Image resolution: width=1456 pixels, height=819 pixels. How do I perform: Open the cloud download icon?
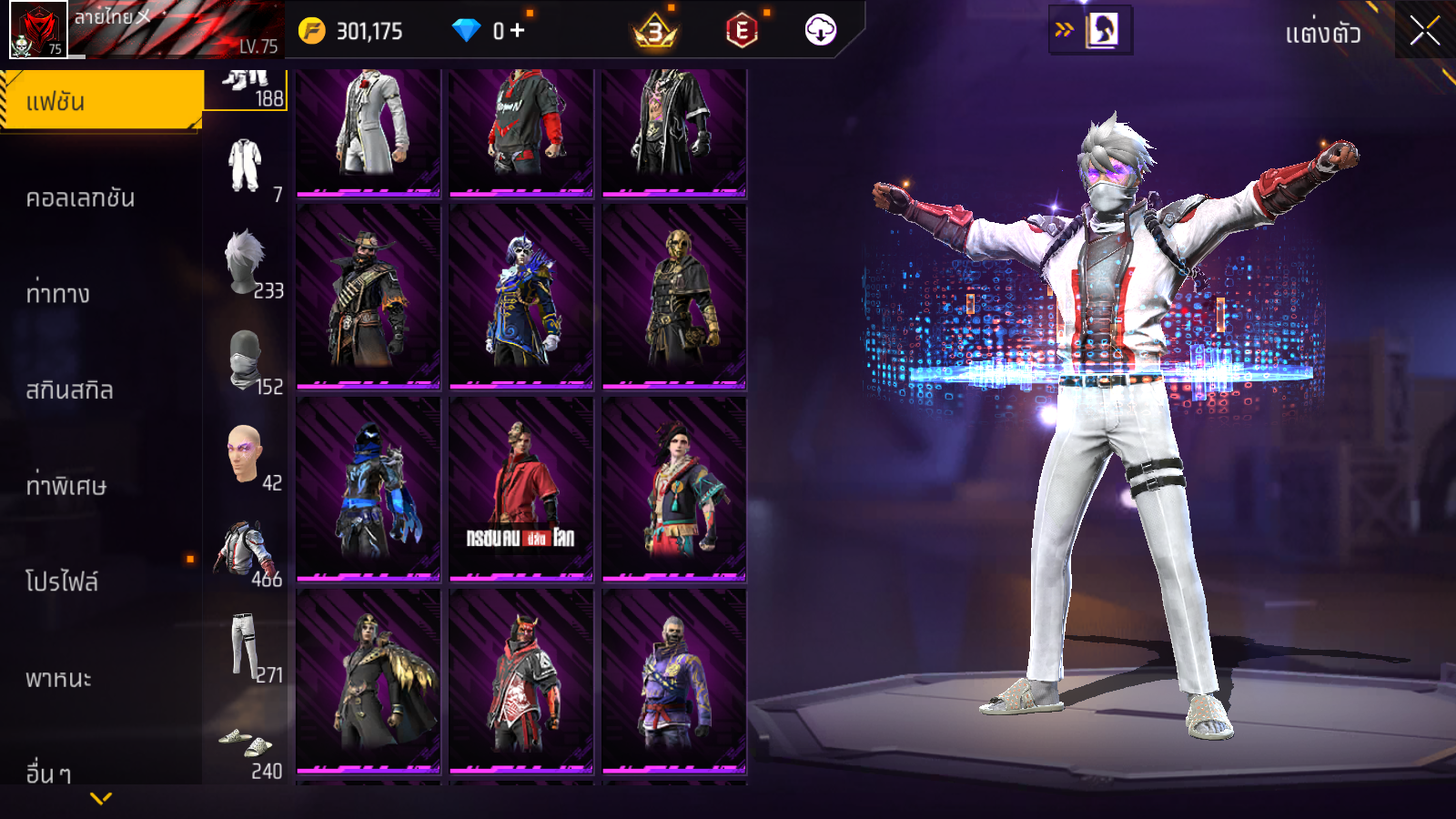pyautogui.click(x=820, y=31)
